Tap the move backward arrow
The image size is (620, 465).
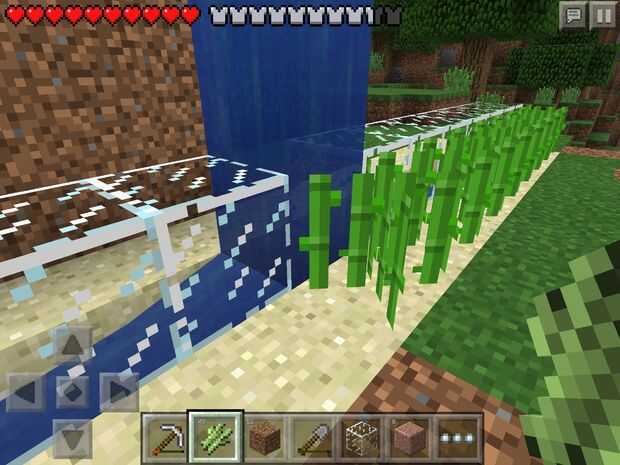click(x=71, y=435)
